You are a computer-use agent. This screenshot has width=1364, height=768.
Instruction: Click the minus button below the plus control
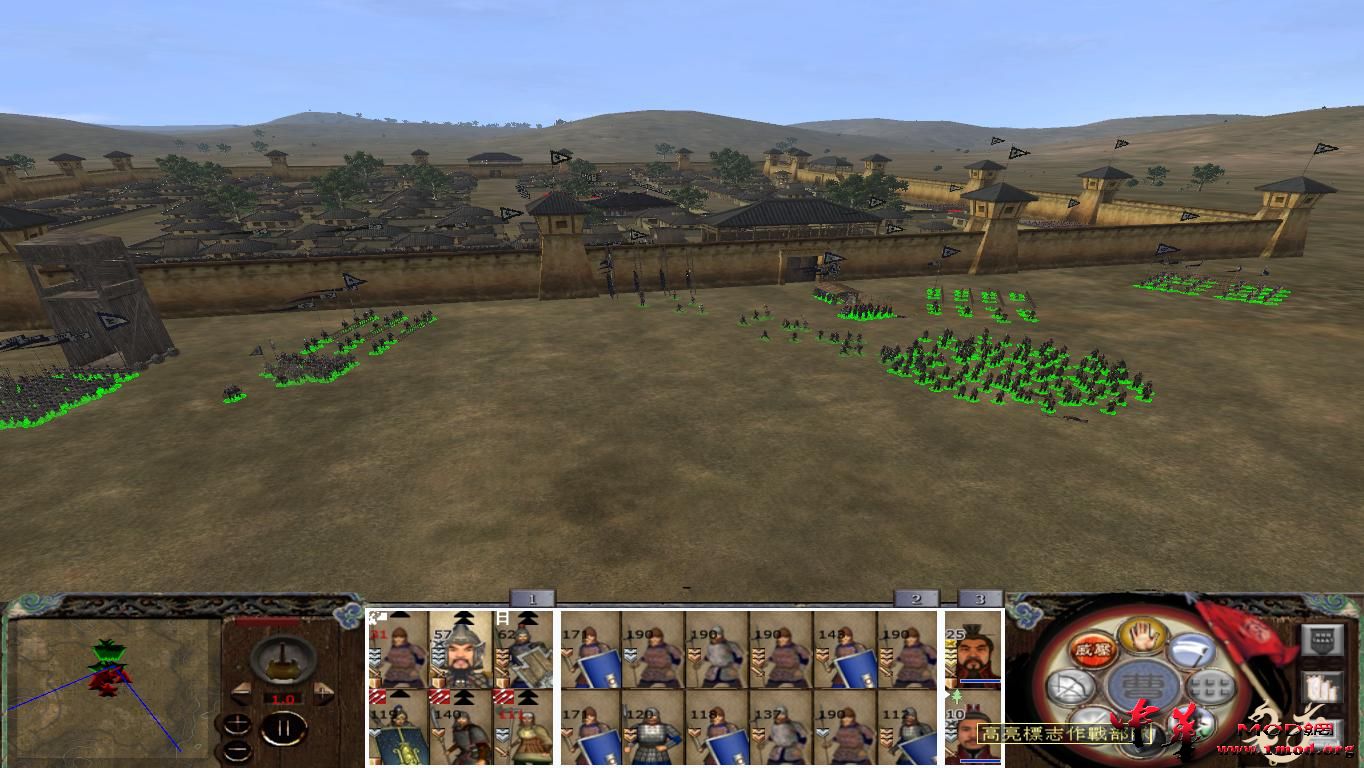pyautogui.click(x=237, y=750)
